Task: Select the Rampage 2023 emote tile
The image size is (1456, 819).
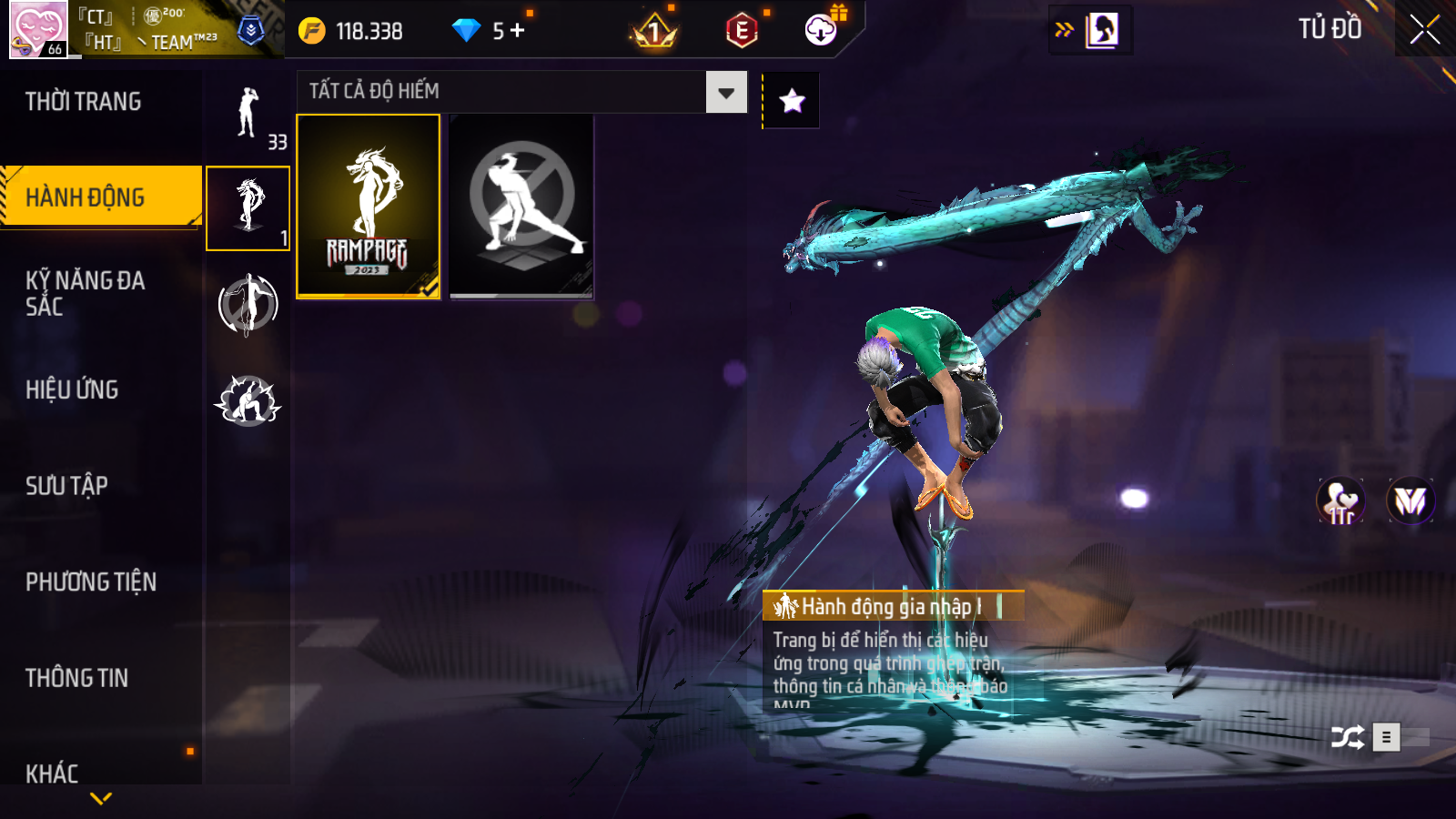Action: [x=369, y=206]
